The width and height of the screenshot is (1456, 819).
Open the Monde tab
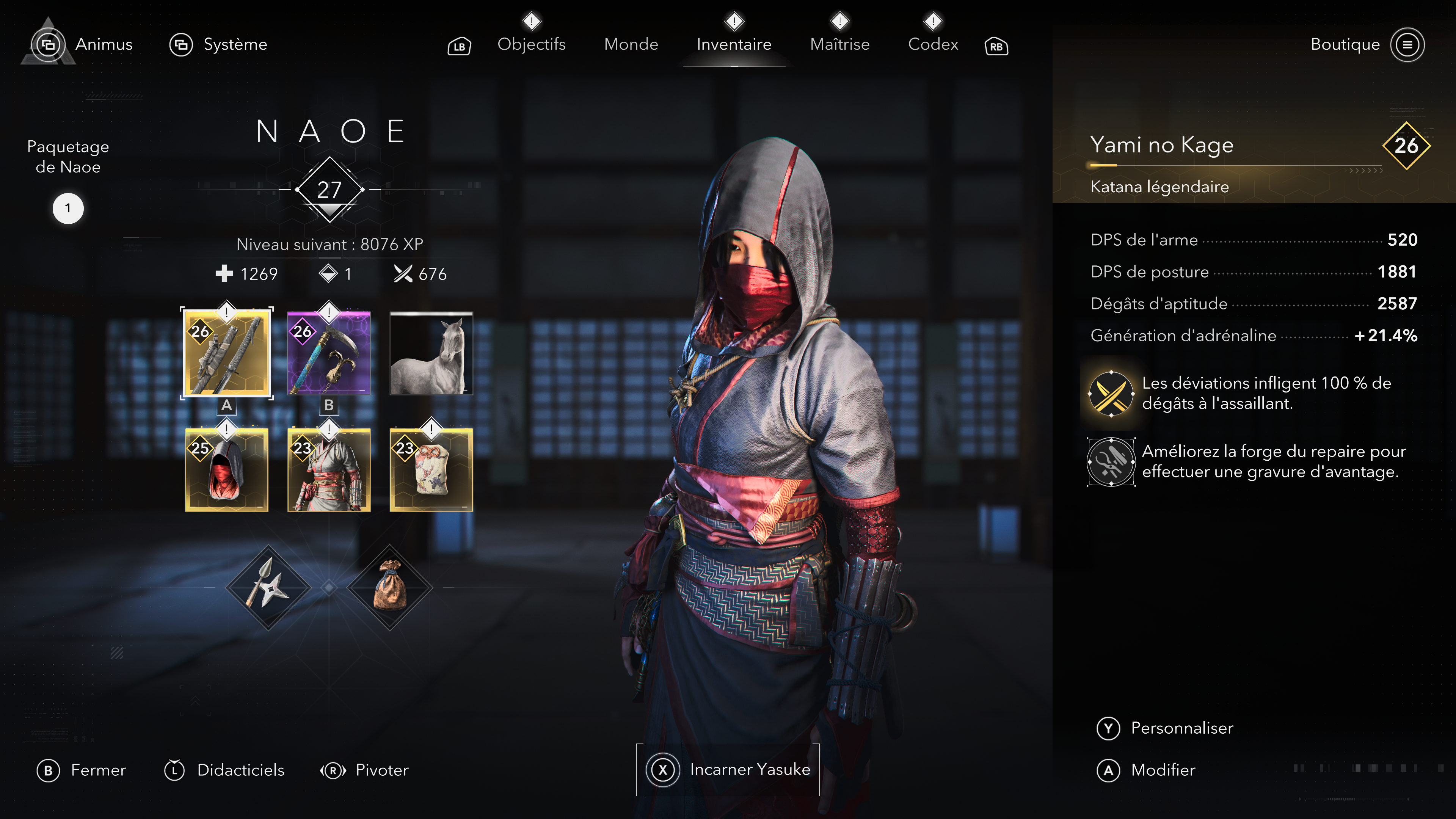click(631, 44)
